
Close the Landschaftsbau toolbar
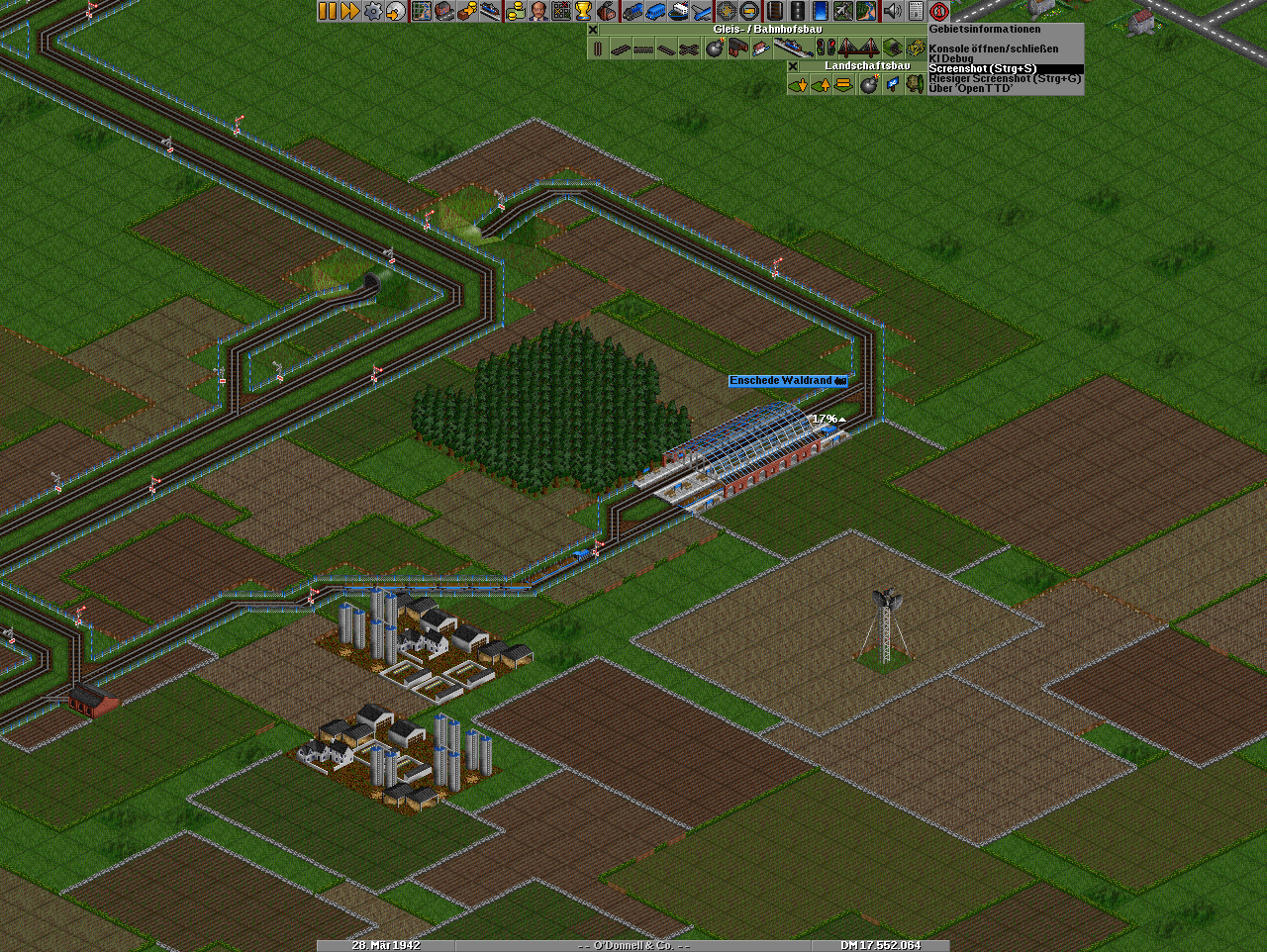tap(793, 66)
